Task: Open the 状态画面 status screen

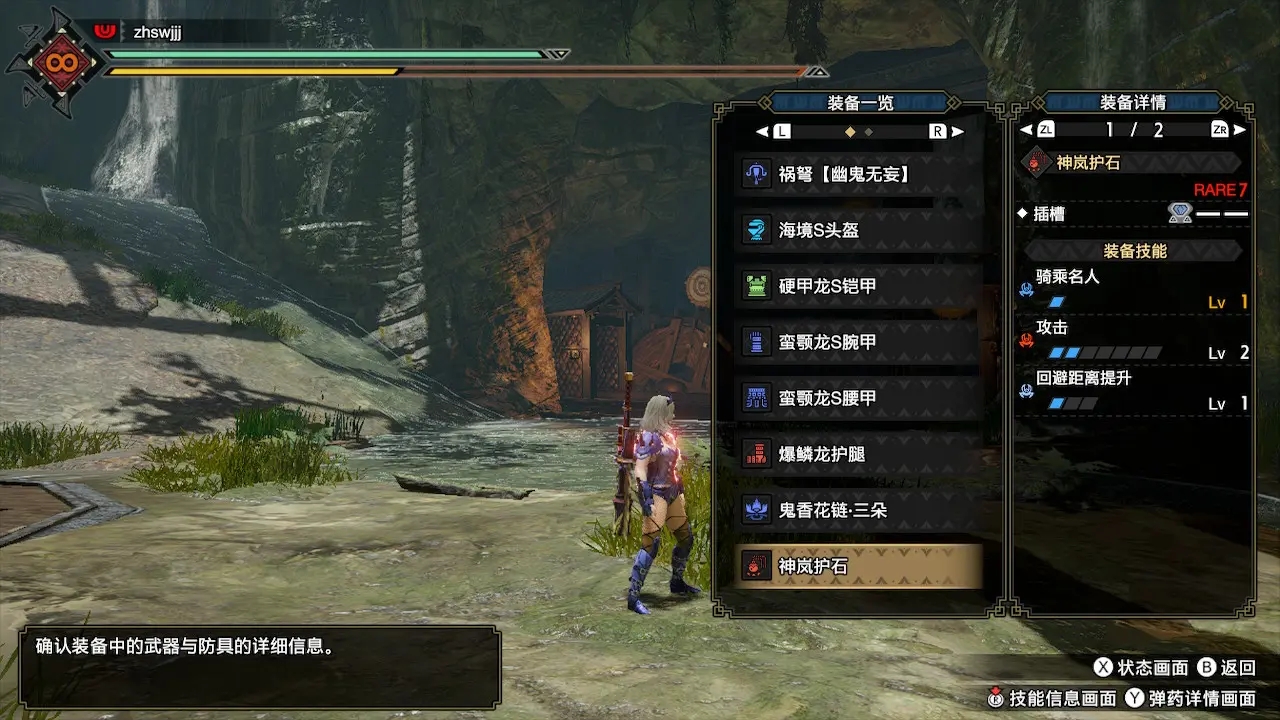Action: (1141, 668)
